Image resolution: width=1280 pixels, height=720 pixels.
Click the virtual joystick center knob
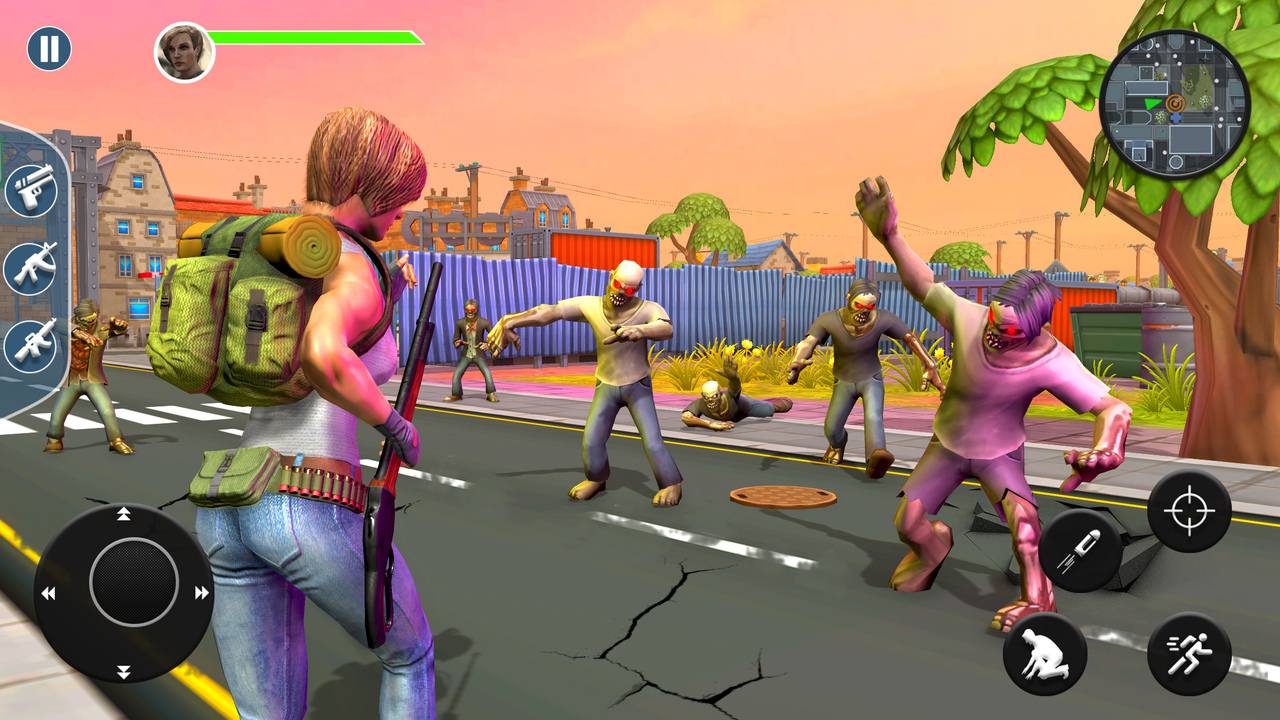(x=134, y=582)
